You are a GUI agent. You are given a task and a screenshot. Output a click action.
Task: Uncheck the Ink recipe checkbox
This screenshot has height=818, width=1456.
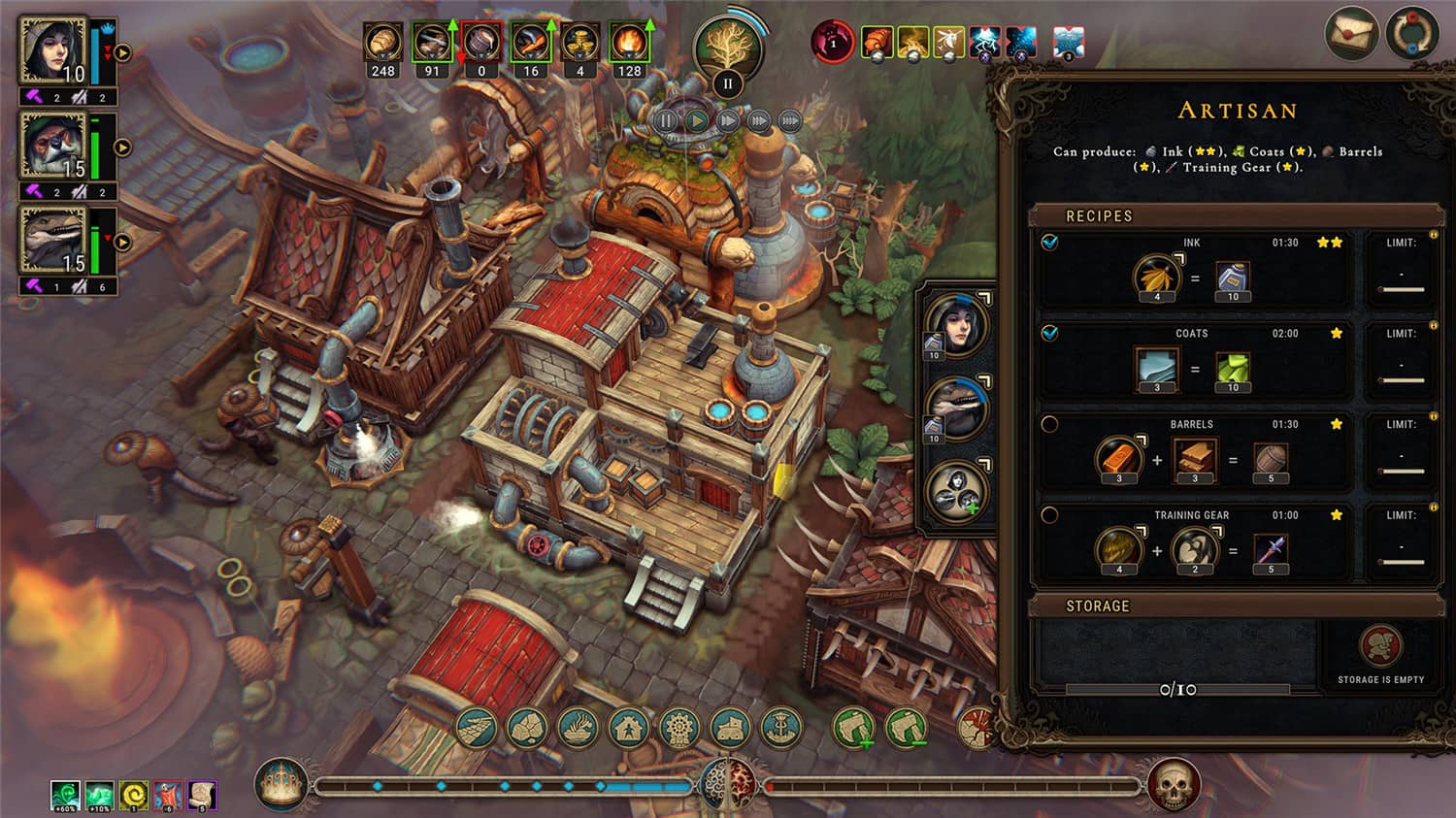tap(1049, 241)
